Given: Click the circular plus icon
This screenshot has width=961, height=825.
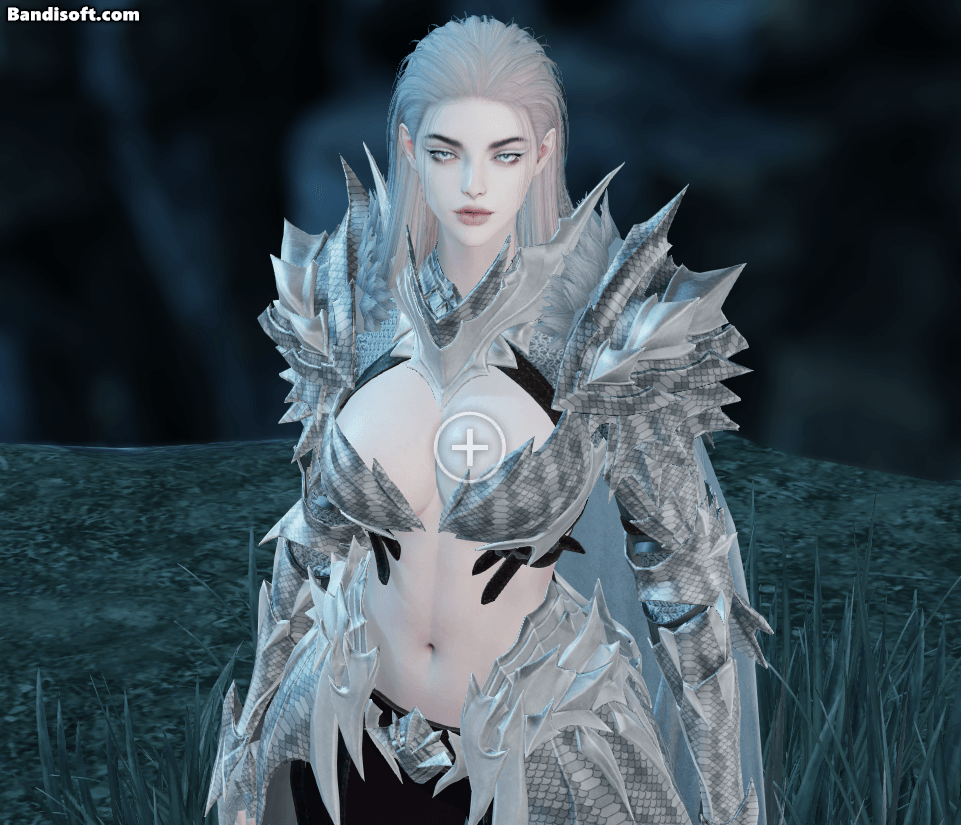Looking at the screenshot, I should [469, 447].
